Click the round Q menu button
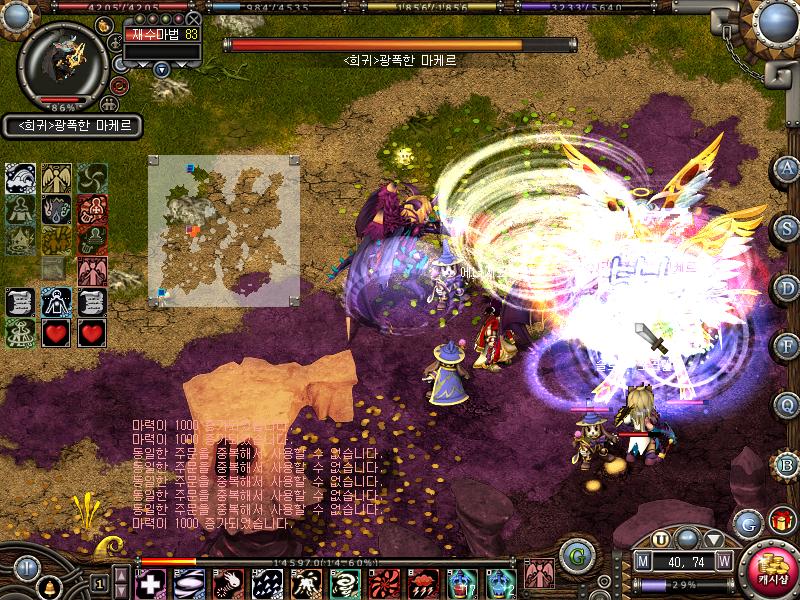This screenshot has height=600, width=800. pyautogui.click(x=787, y=405)
